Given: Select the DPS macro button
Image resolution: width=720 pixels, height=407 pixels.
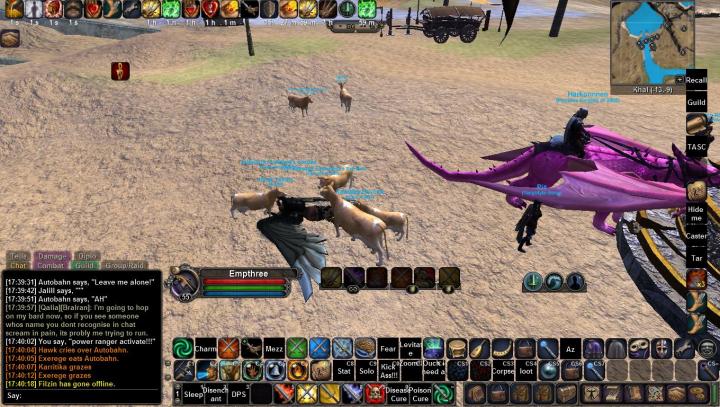Looking at the screenshot, I should [239, 394].
